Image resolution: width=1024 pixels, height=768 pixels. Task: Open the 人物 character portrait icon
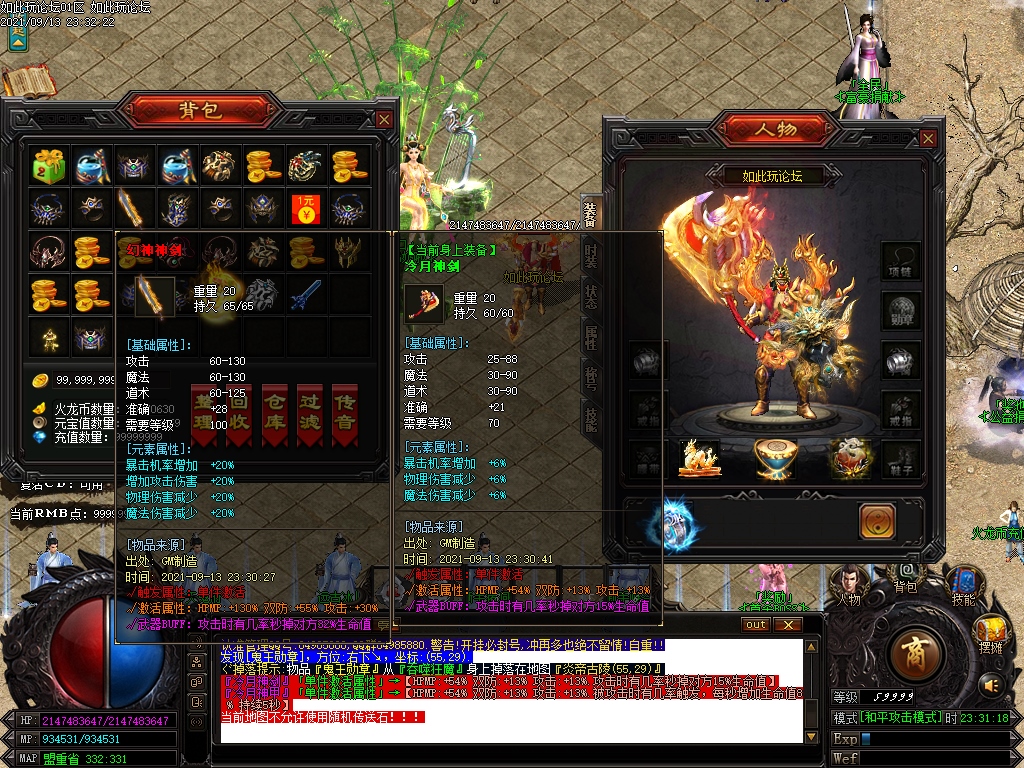[849, 583]
